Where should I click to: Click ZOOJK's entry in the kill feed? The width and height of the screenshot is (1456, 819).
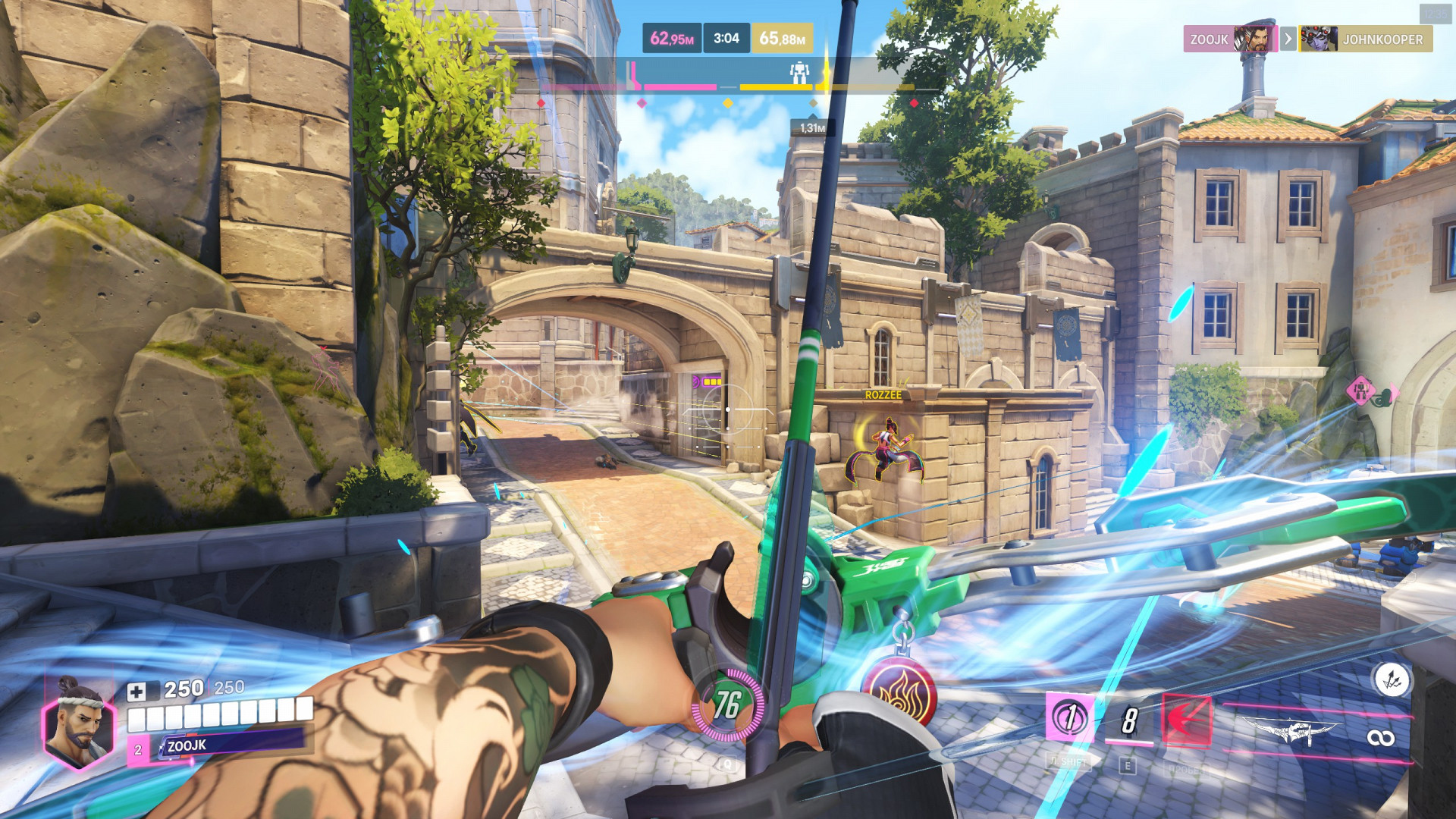pyautogui.click(x=1230, y=39)
